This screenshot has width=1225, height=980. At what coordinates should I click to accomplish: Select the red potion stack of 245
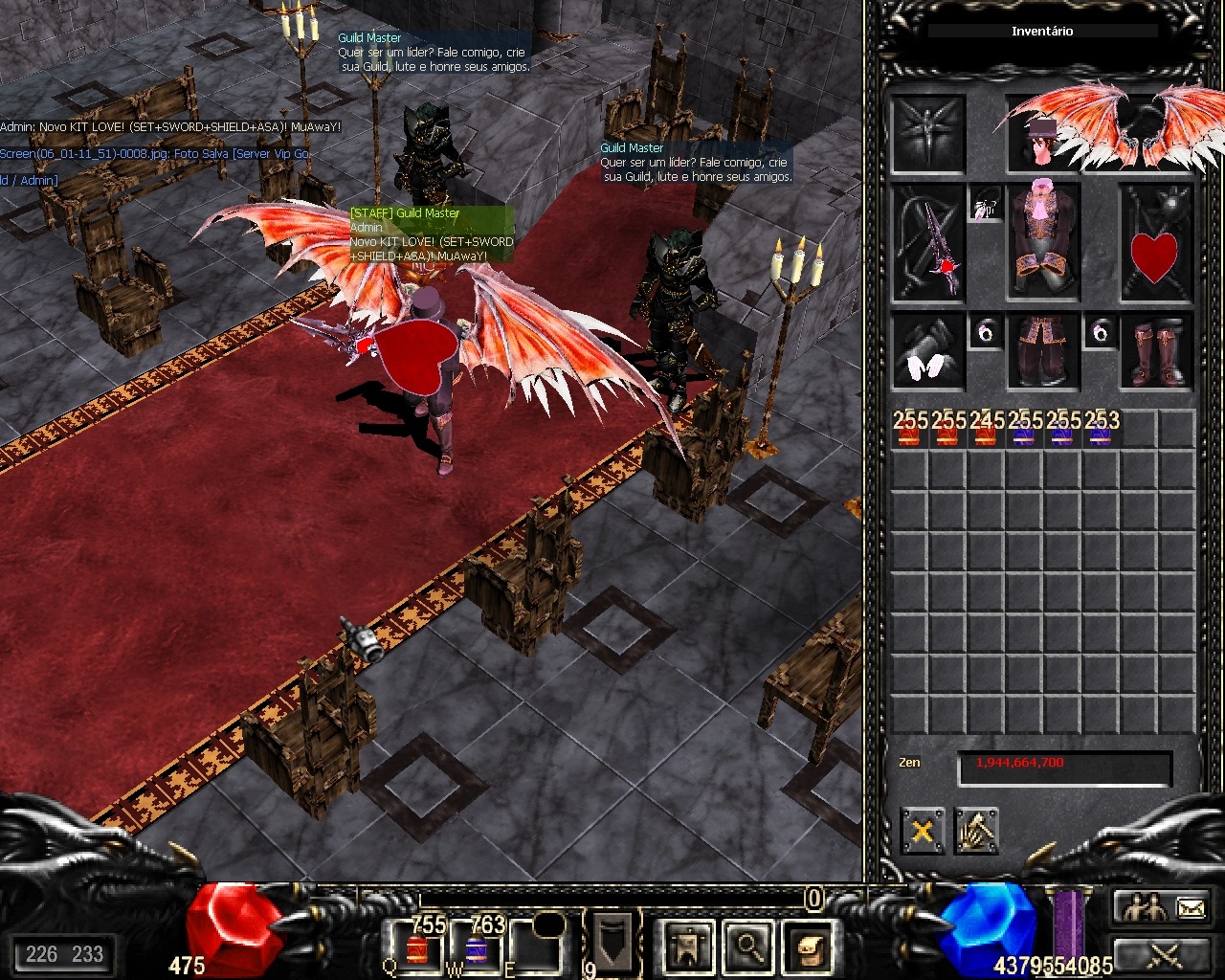tap(986, 430)
